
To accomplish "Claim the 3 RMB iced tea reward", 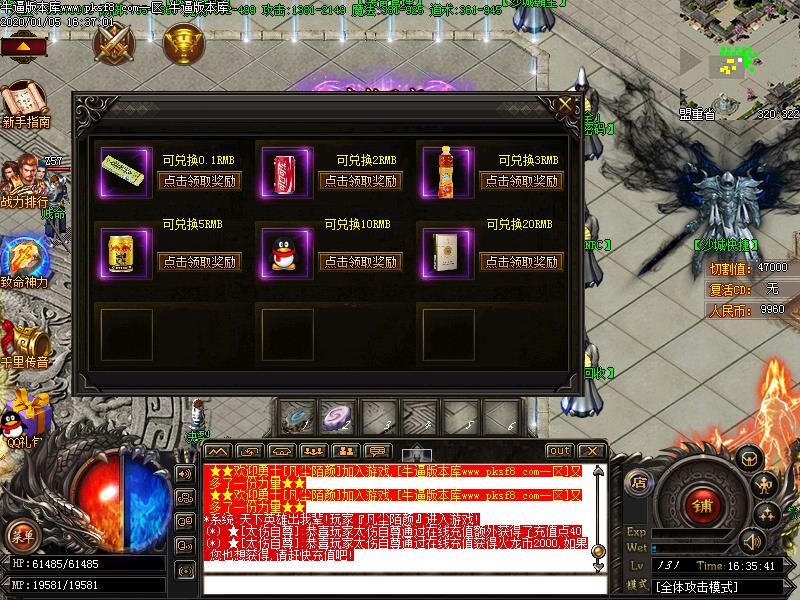I will [521, 181].
